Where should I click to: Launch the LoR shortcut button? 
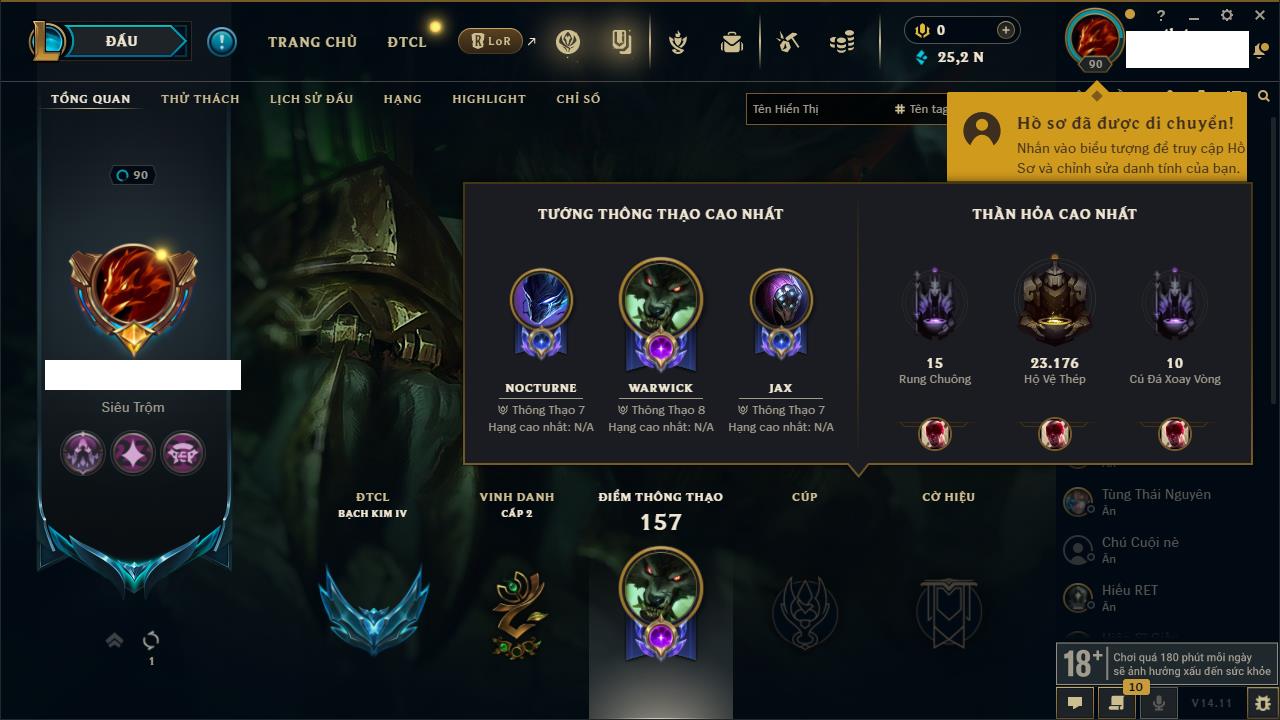(490, 42)
